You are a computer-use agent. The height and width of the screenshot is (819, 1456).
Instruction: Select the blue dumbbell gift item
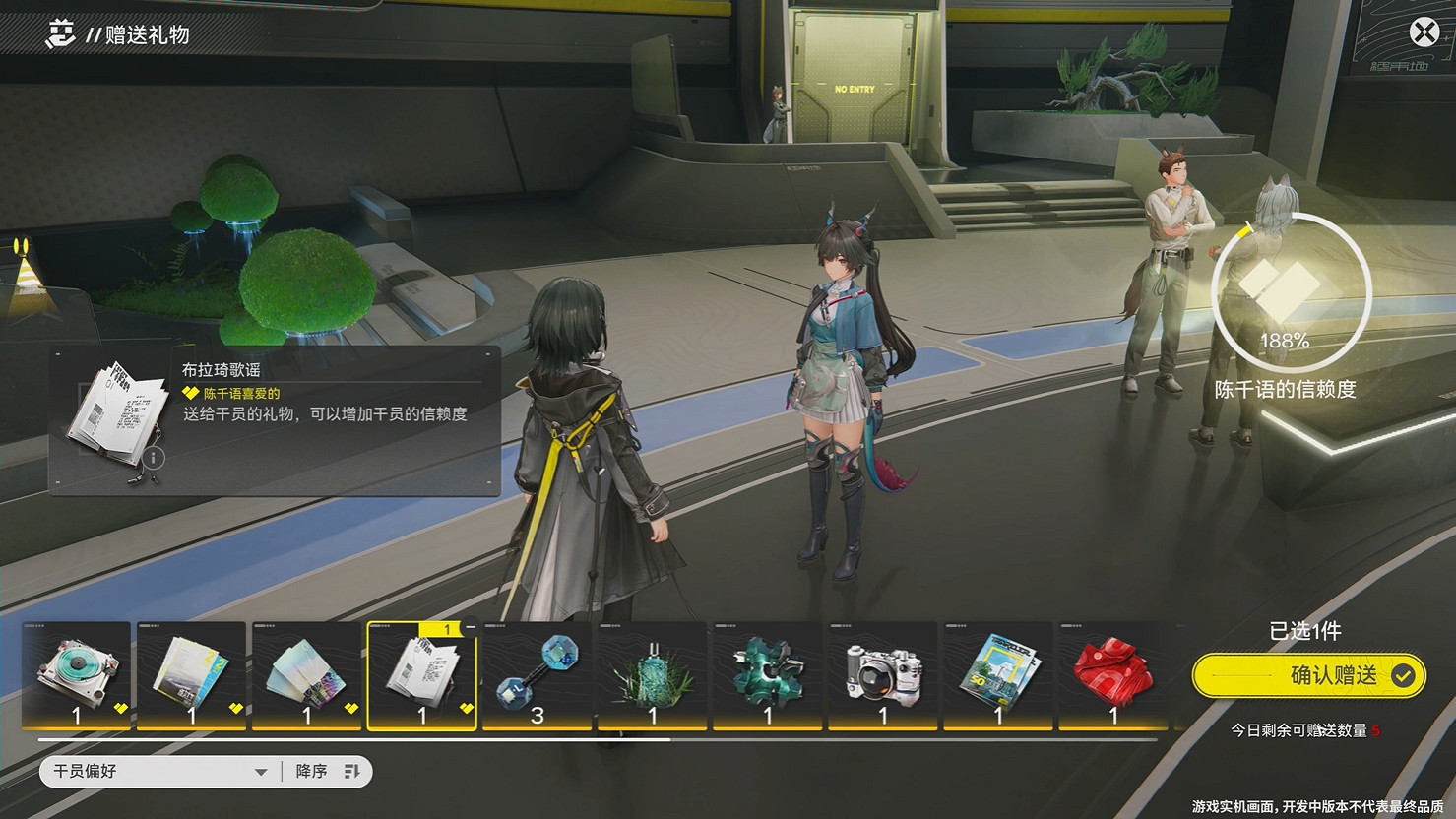click(x=537, y=674)
